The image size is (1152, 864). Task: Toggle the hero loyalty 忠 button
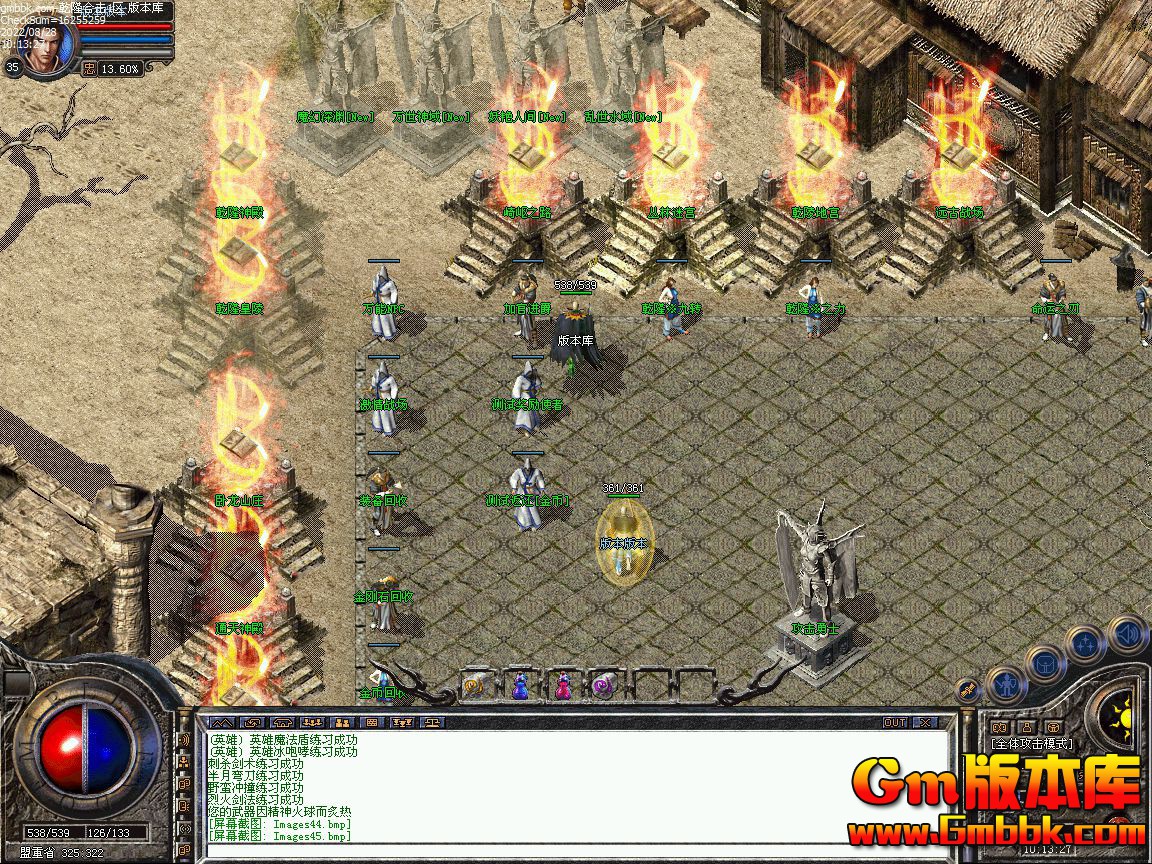tap(89, 69)
